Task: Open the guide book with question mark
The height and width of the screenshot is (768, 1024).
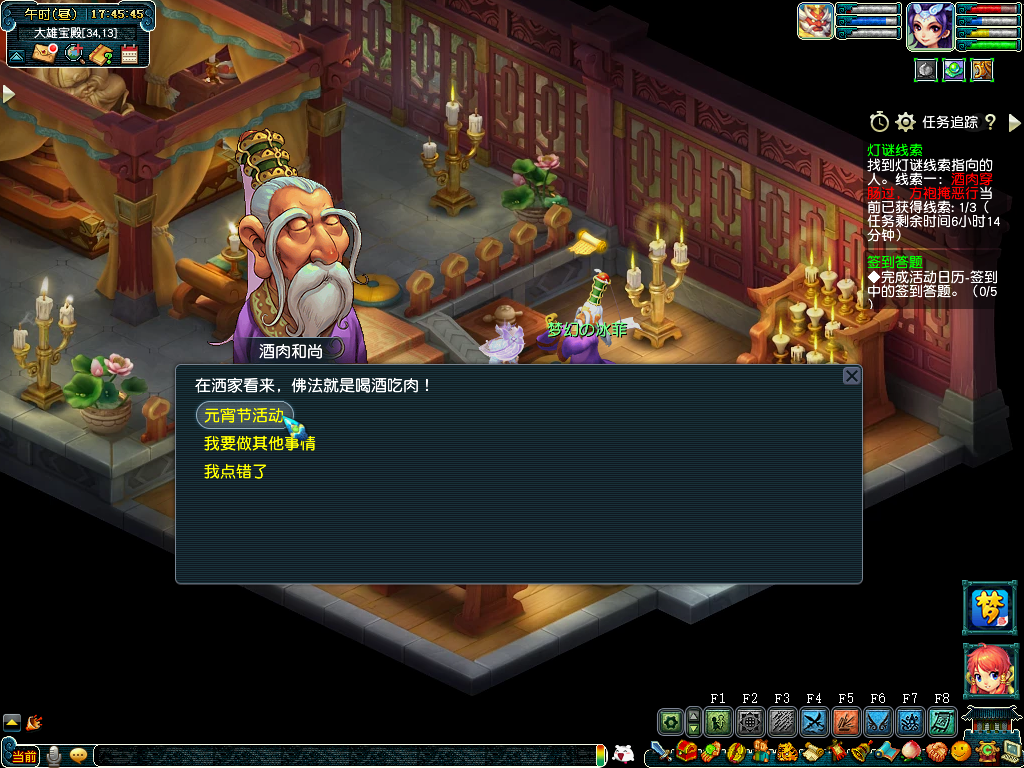Action: pyautogui.click(x=101, y=53)
